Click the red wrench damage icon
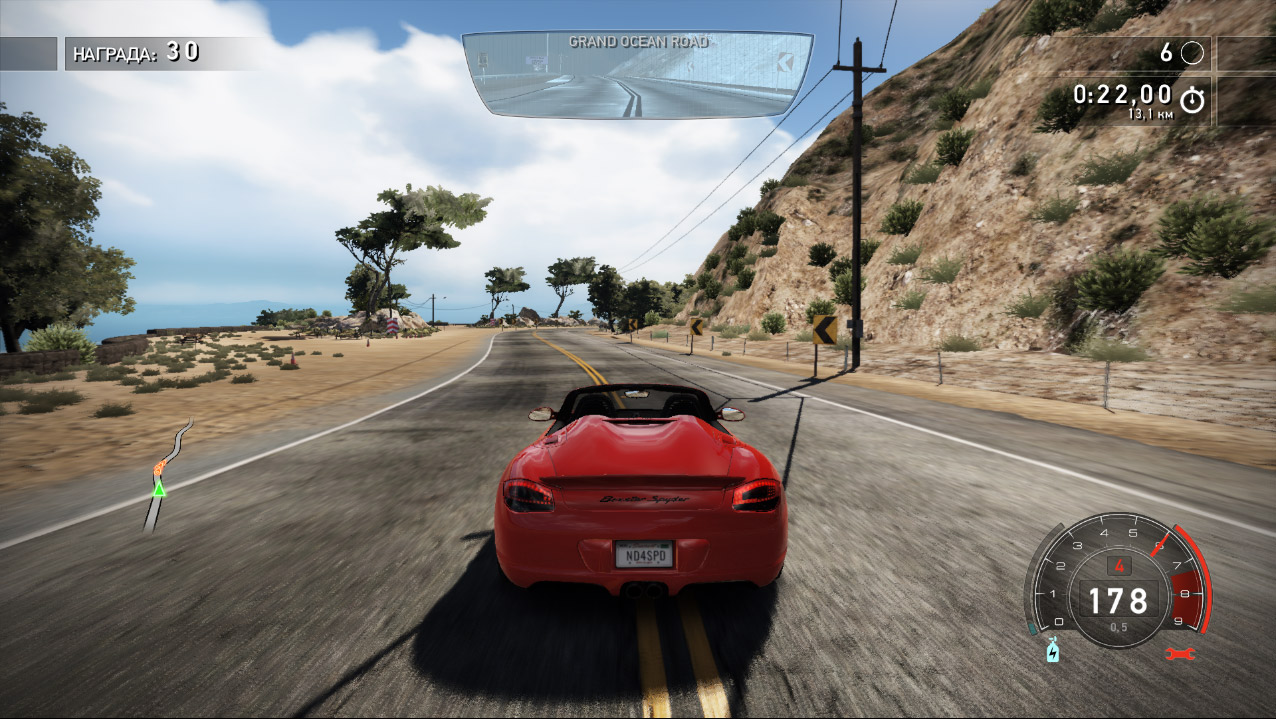Screen dimensions: 1276x719 coord(1179,653)
